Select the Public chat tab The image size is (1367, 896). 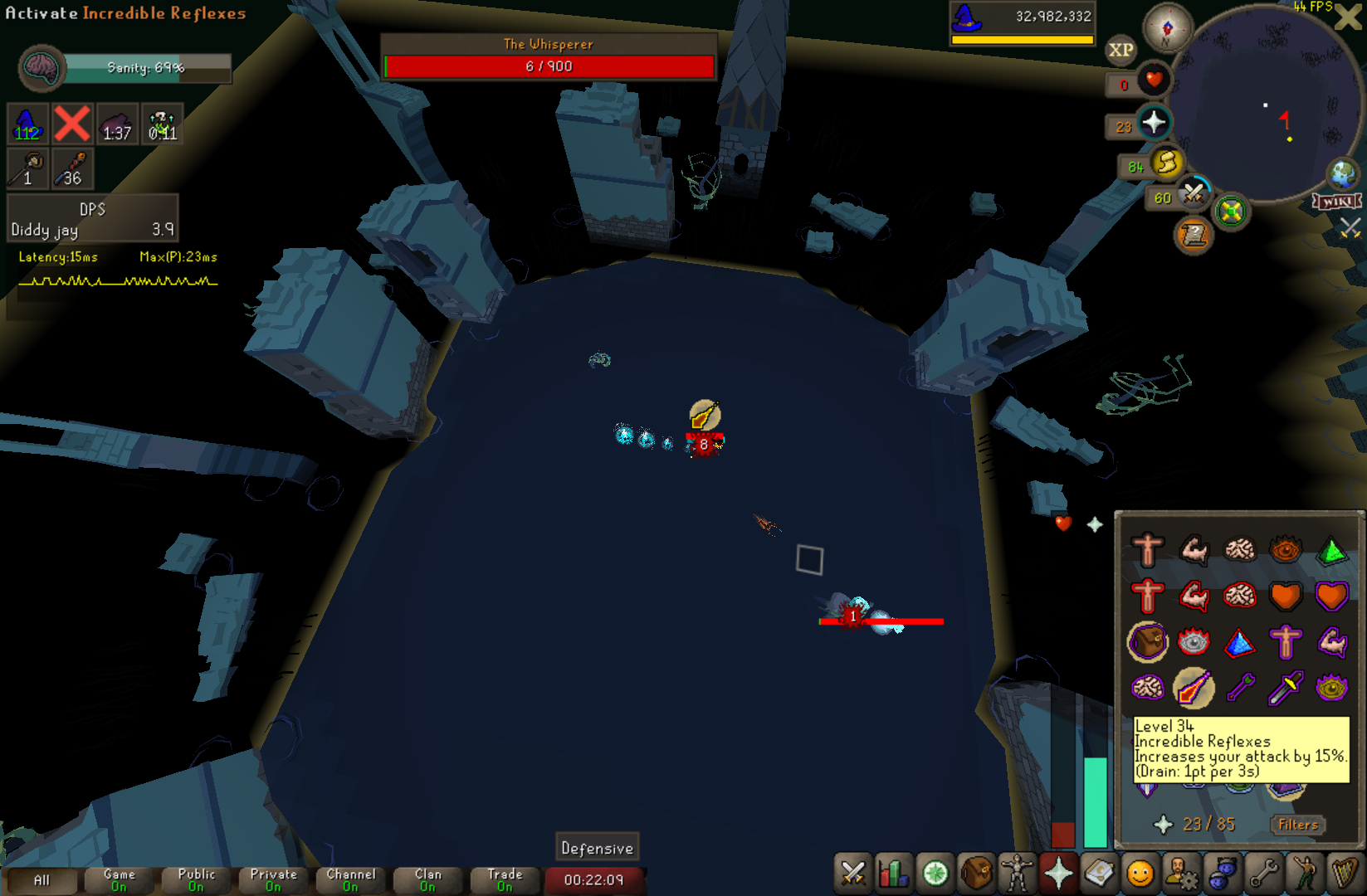pyautogui.click(x=197, y=880)
